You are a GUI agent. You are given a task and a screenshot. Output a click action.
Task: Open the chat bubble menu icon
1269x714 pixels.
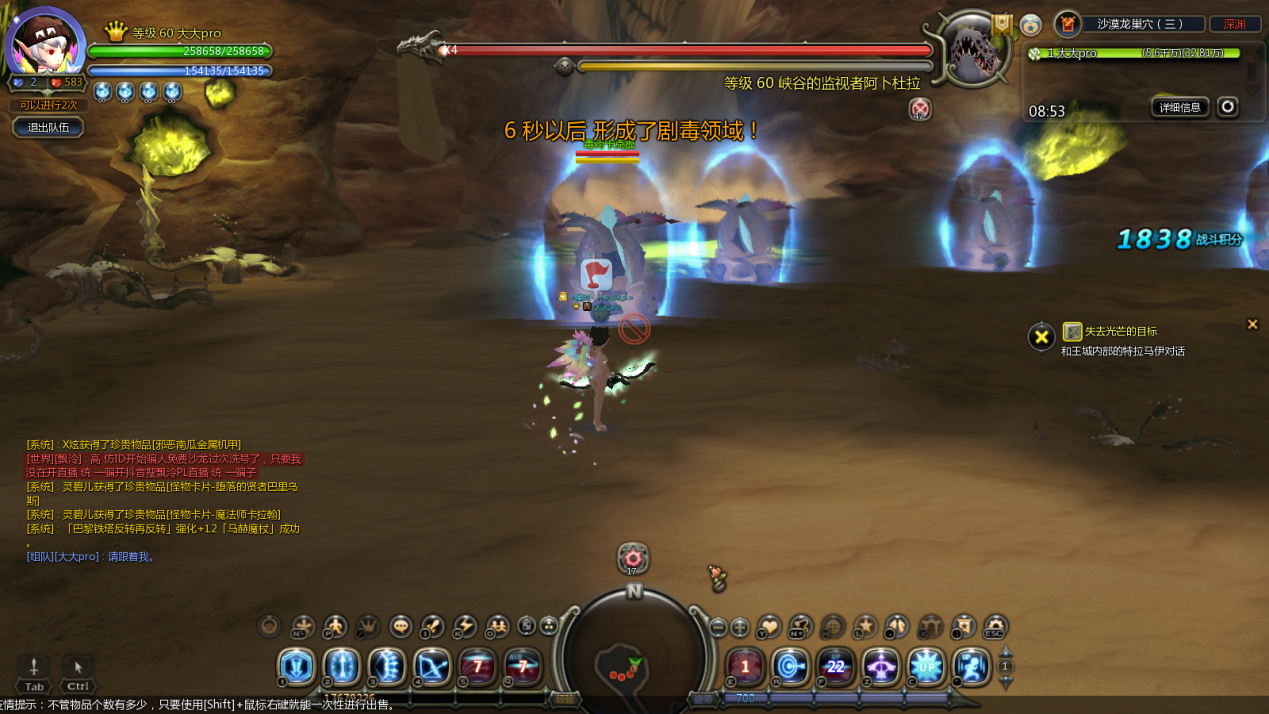click(401, 627)
